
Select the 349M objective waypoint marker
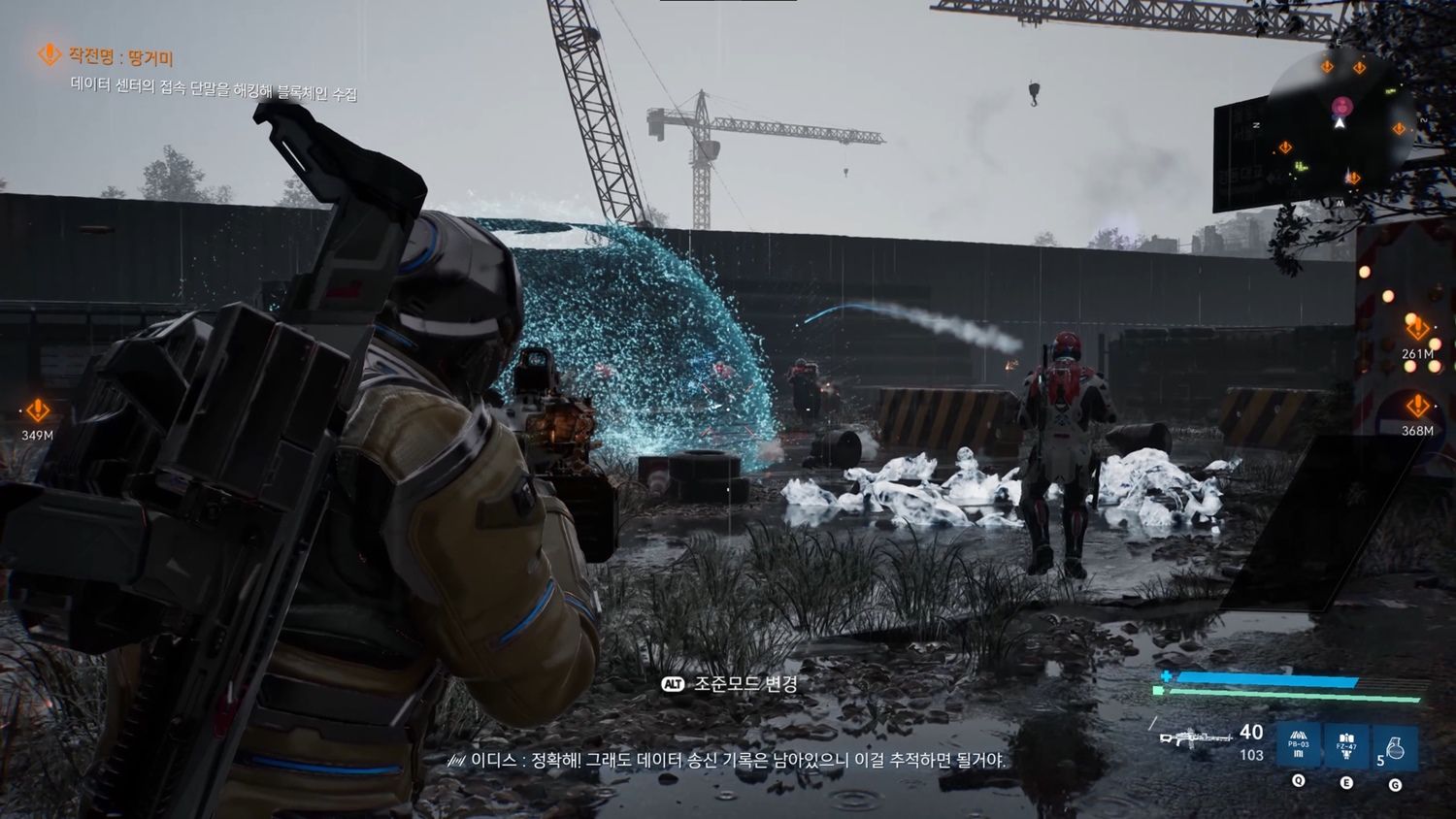tap(38, 410)
